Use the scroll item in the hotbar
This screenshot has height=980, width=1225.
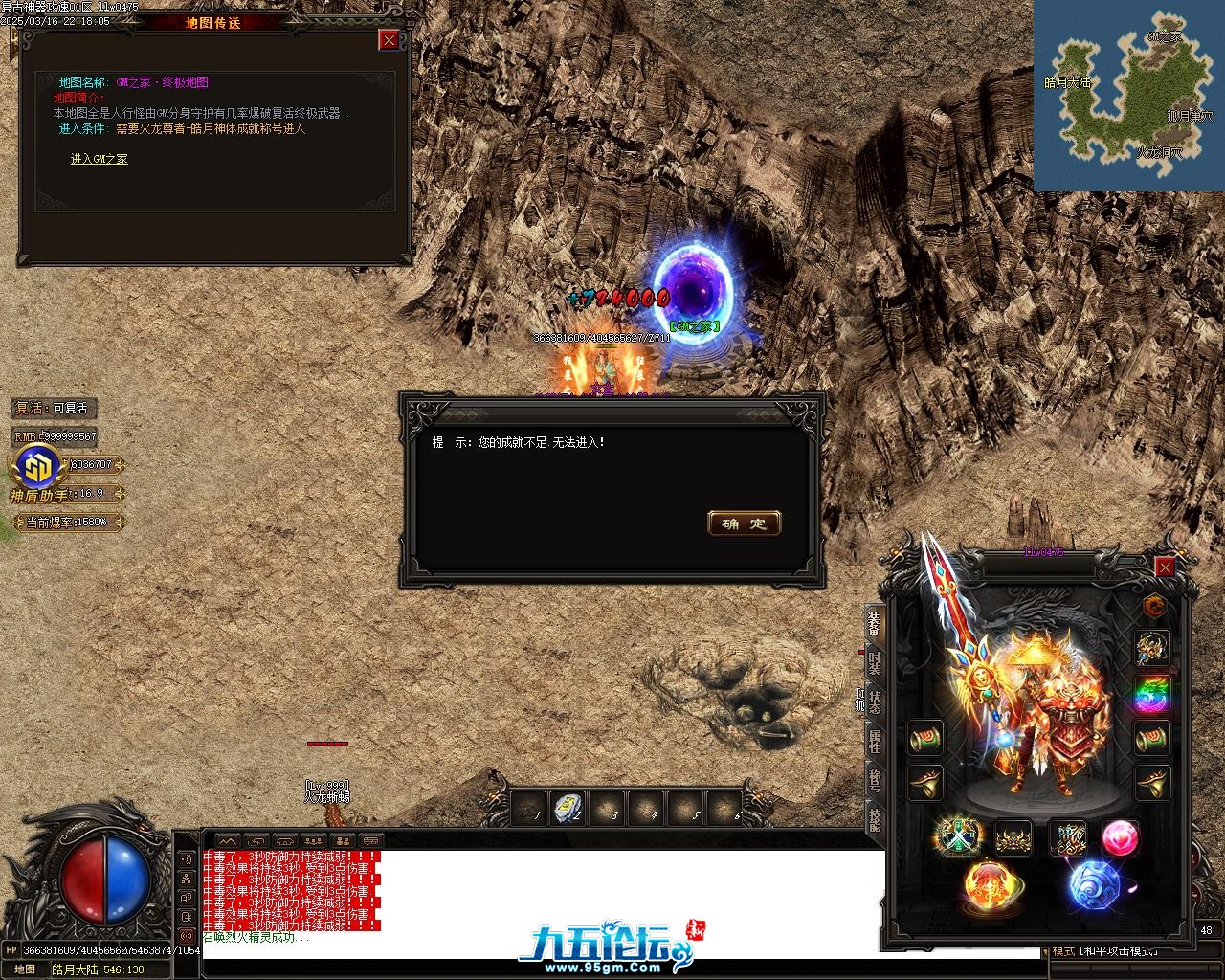pos(568,810)
